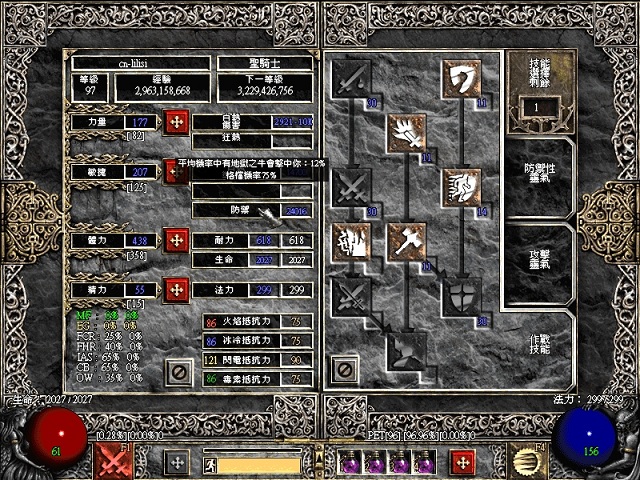Close the skill tree panel
The height and width of the screenshot is (480, 640).
(345, 371)
